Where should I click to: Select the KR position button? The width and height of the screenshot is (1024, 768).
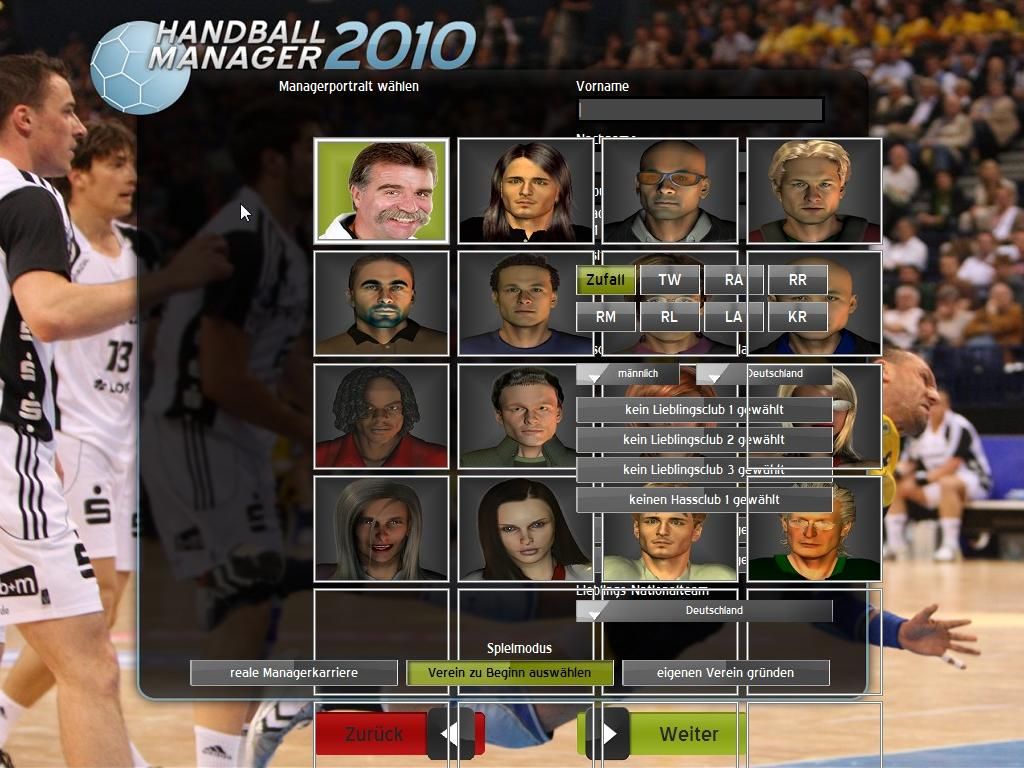pos(797,317)
